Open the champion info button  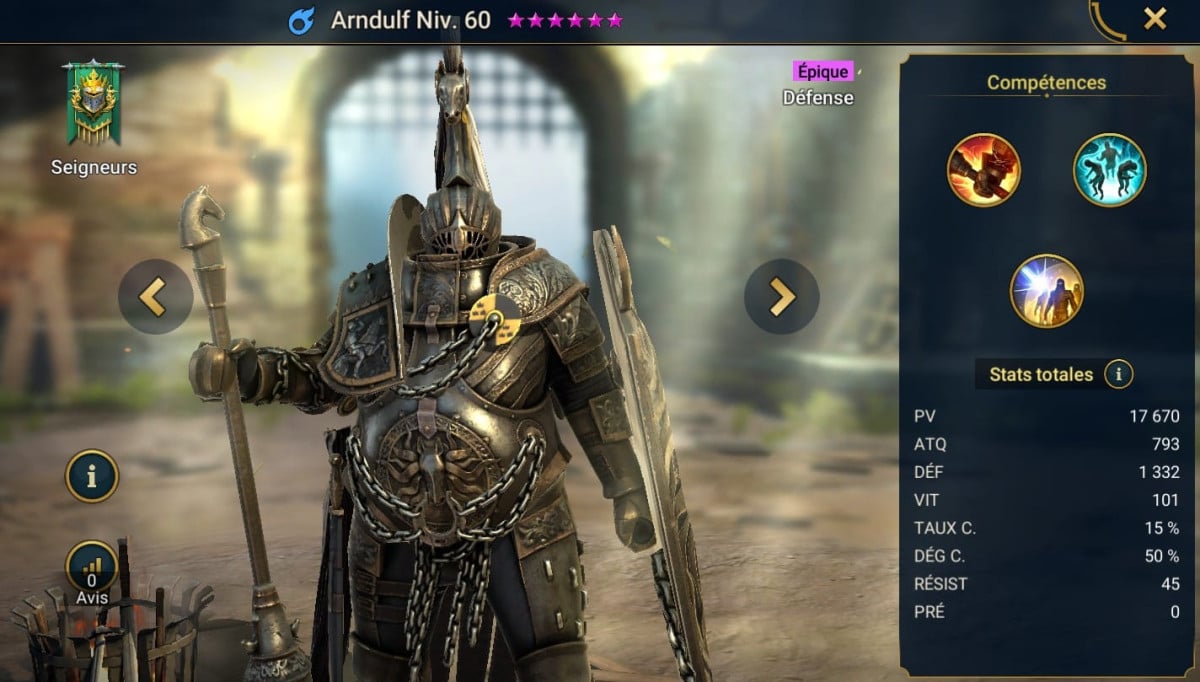coord(92,476)
